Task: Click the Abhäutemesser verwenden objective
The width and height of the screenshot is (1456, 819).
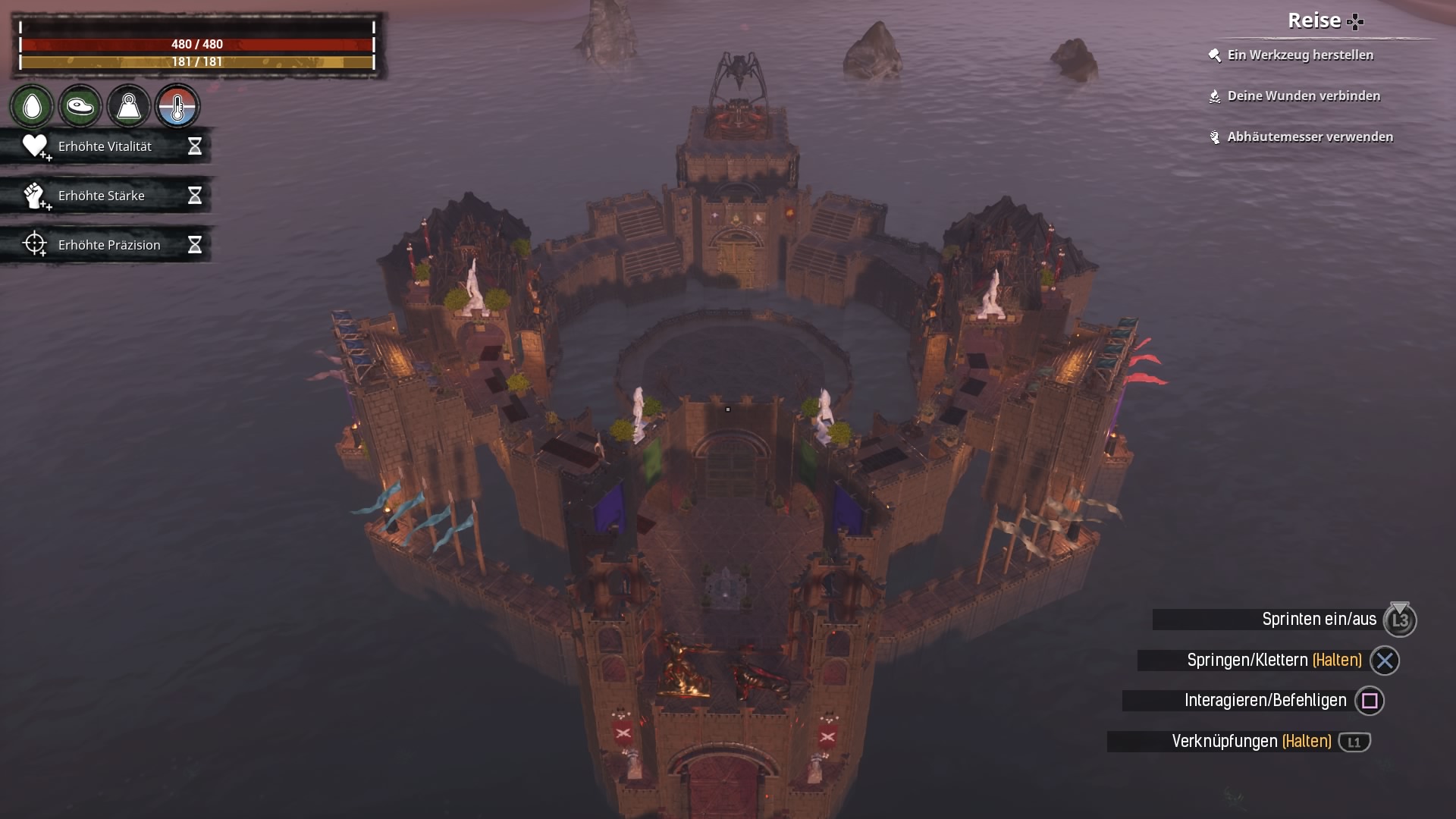Action: (1310, 137)
